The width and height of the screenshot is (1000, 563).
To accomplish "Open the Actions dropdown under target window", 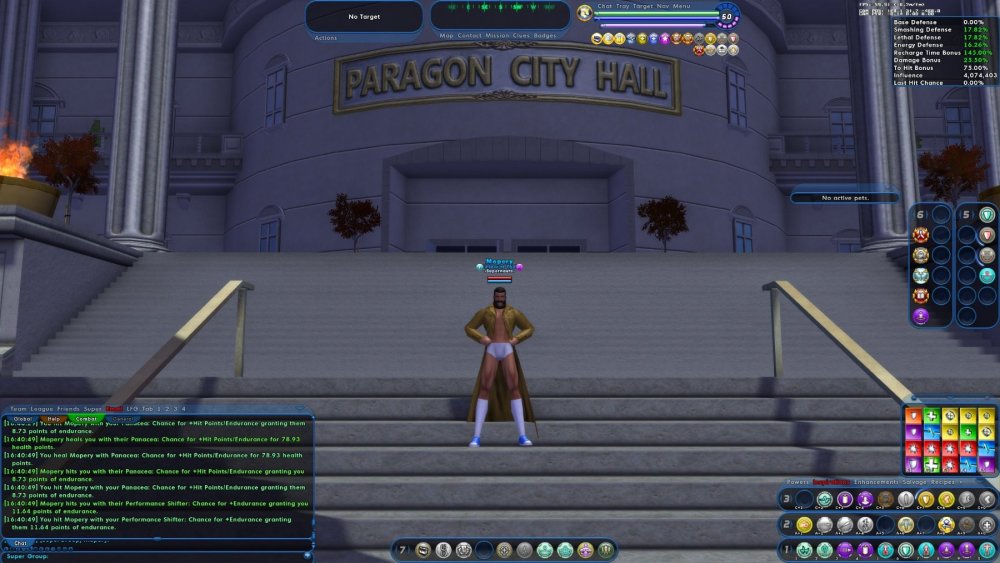I will tap(326, 38).
